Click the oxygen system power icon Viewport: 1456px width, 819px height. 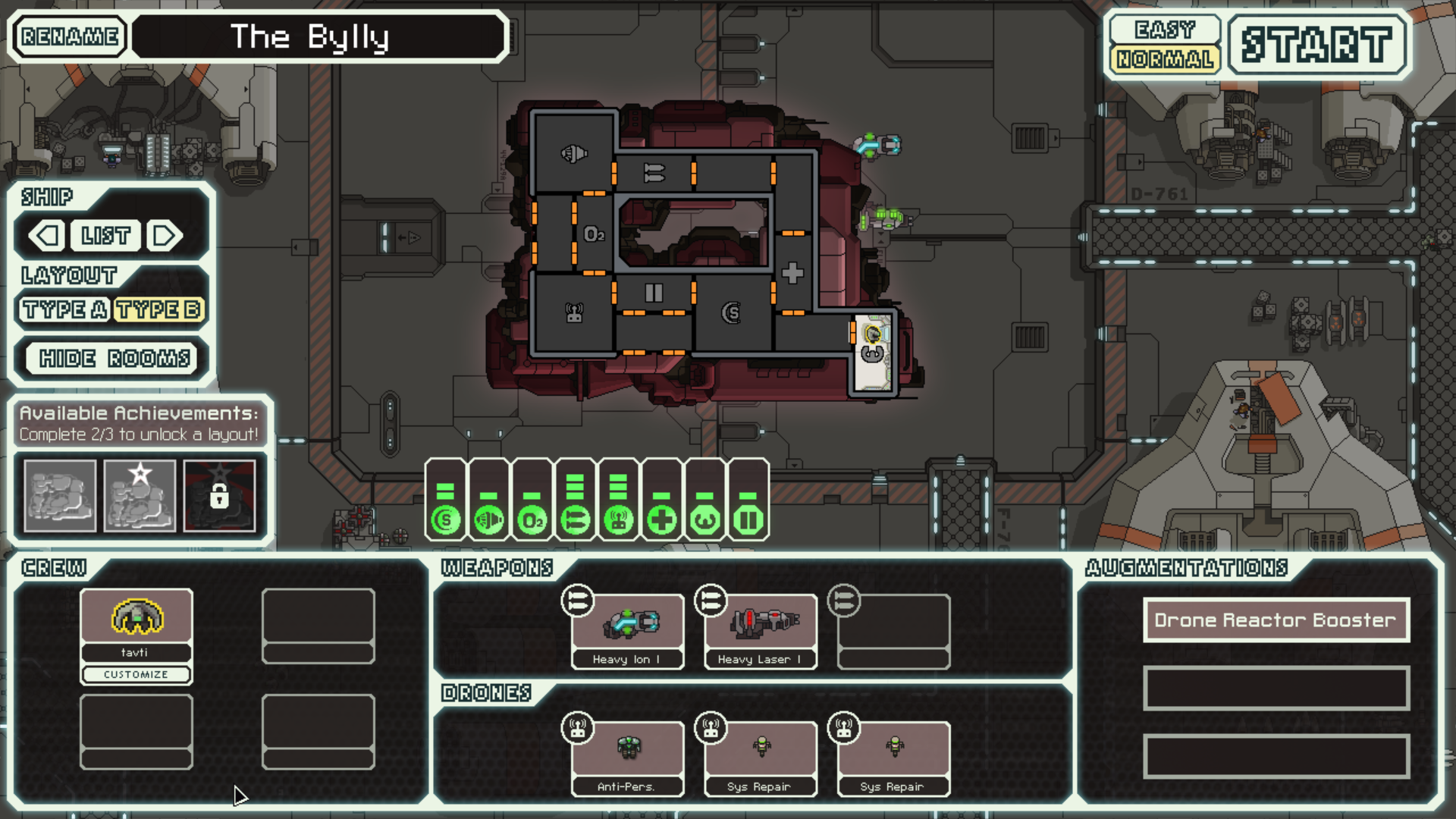tap(532, 520)
